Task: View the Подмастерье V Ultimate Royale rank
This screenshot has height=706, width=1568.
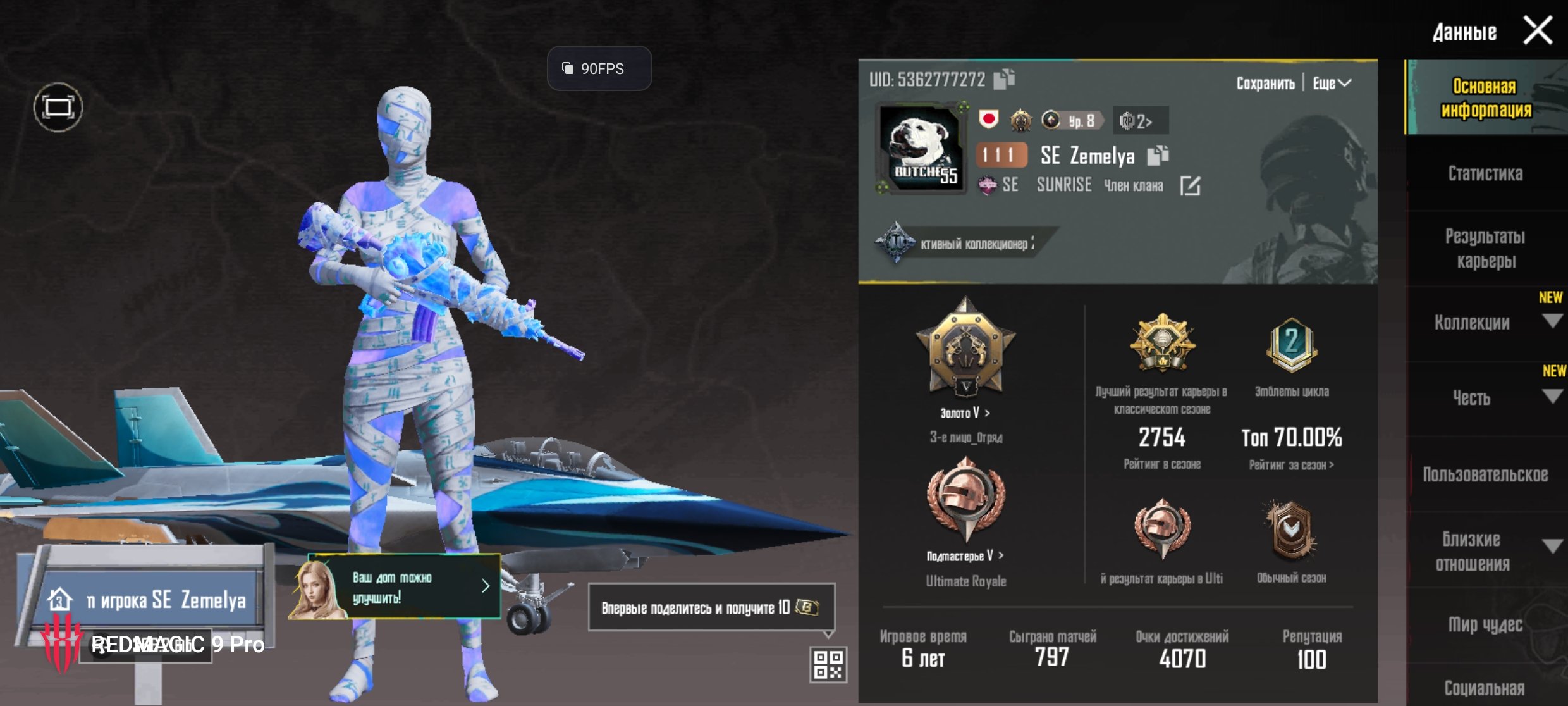Action: (965, 556)
